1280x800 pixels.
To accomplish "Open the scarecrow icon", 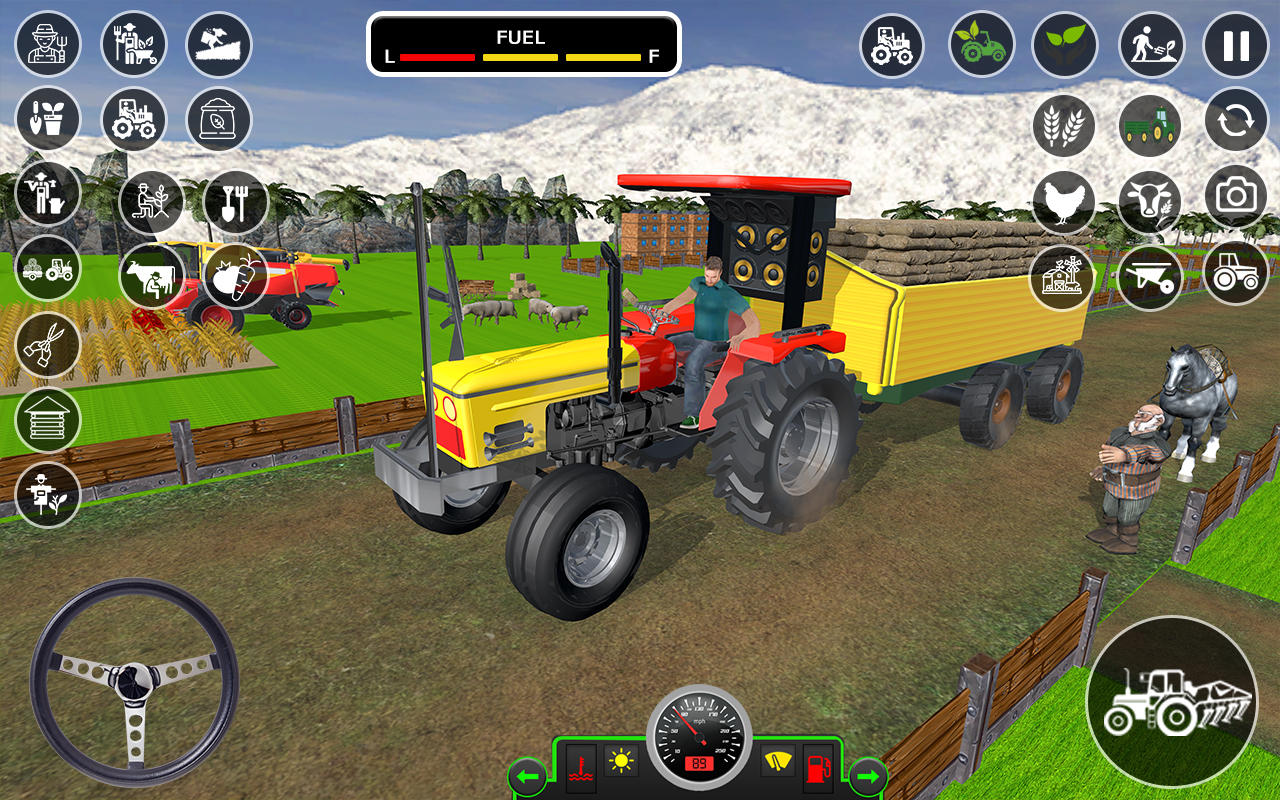I will coord(47,491).
